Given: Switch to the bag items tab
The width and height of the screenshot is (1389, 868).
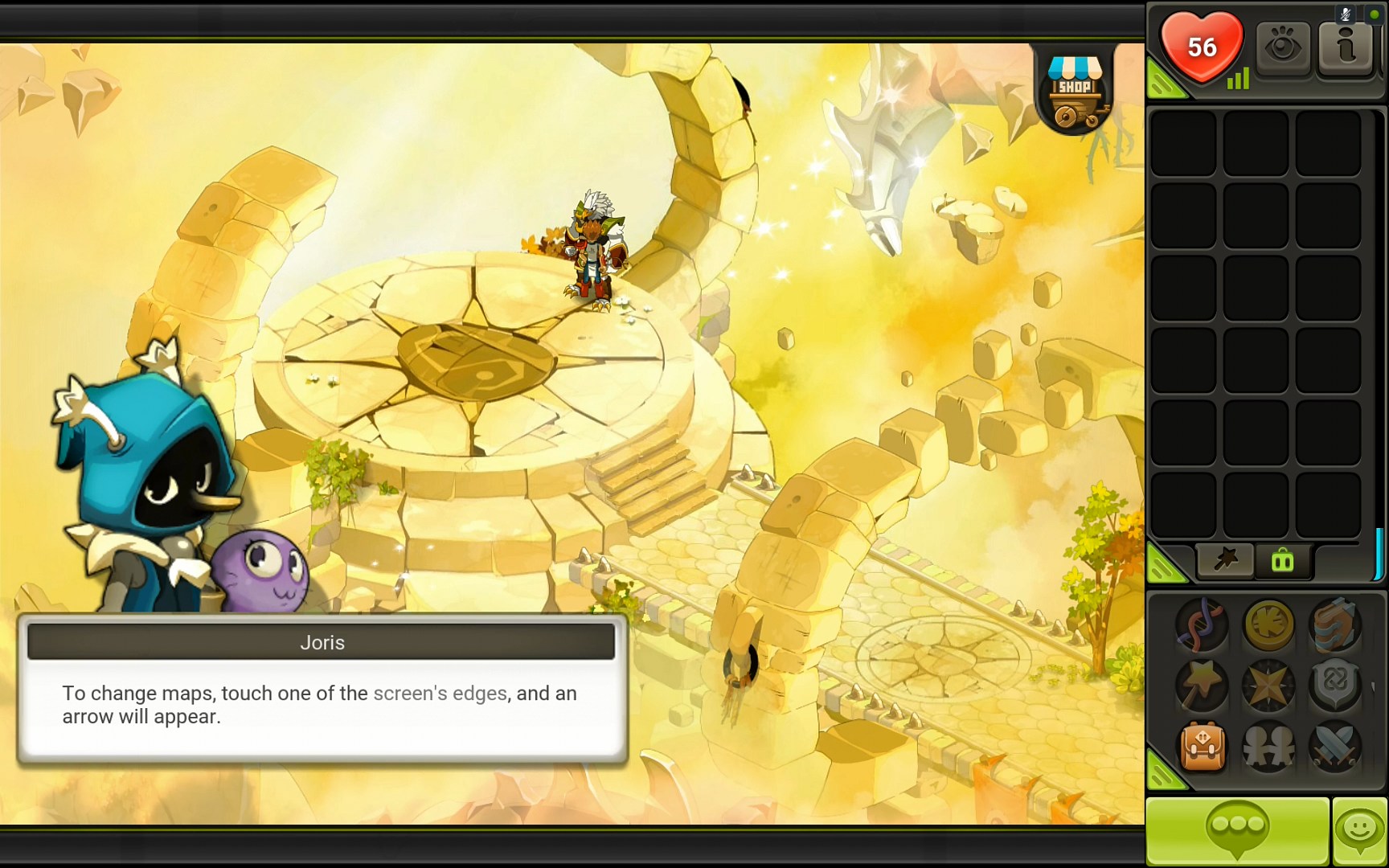Looking at the screenshot, I should [1281, 561].
